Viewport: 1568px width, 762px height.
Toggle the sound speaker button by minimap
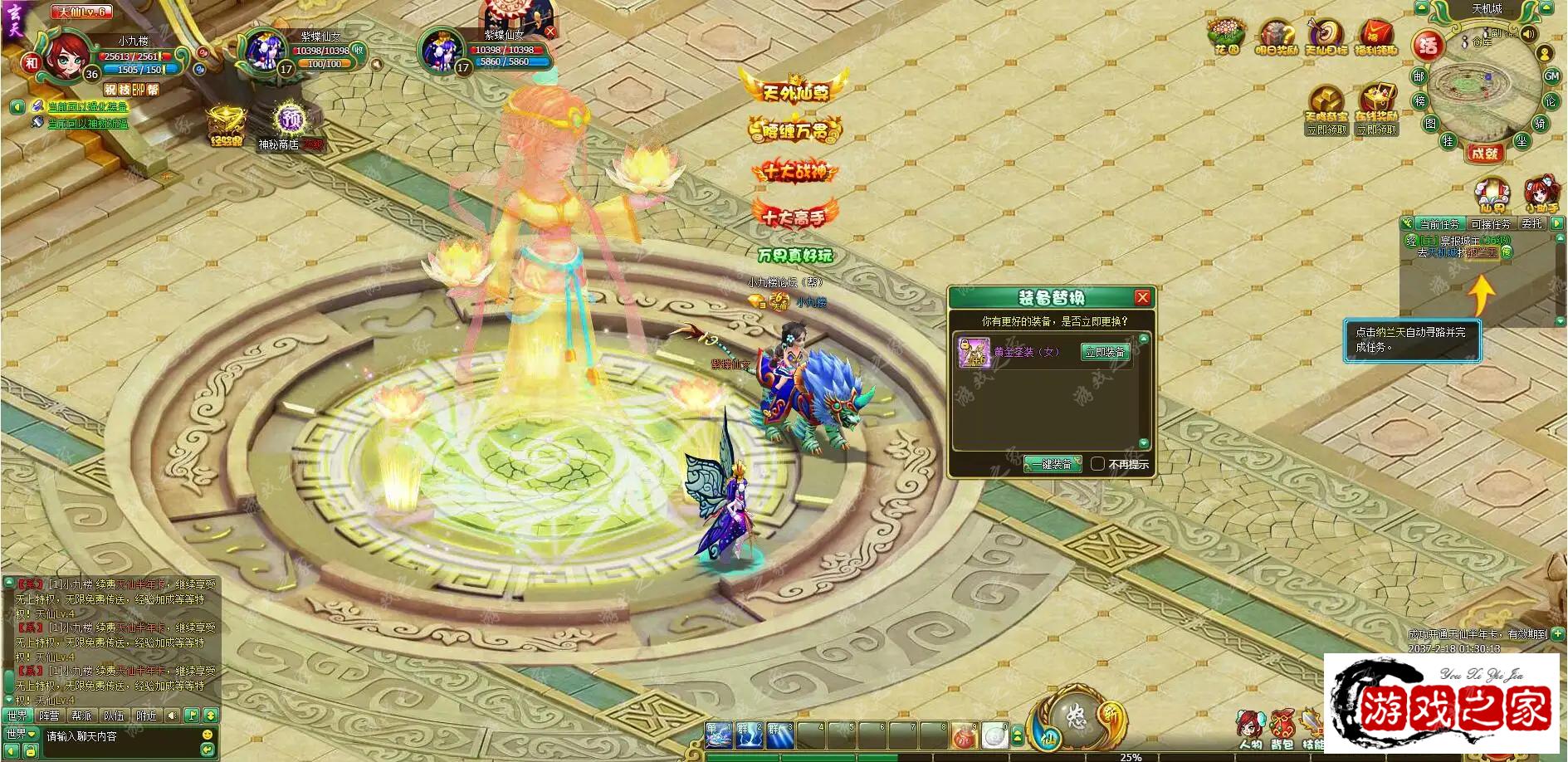click(1528, 34)
